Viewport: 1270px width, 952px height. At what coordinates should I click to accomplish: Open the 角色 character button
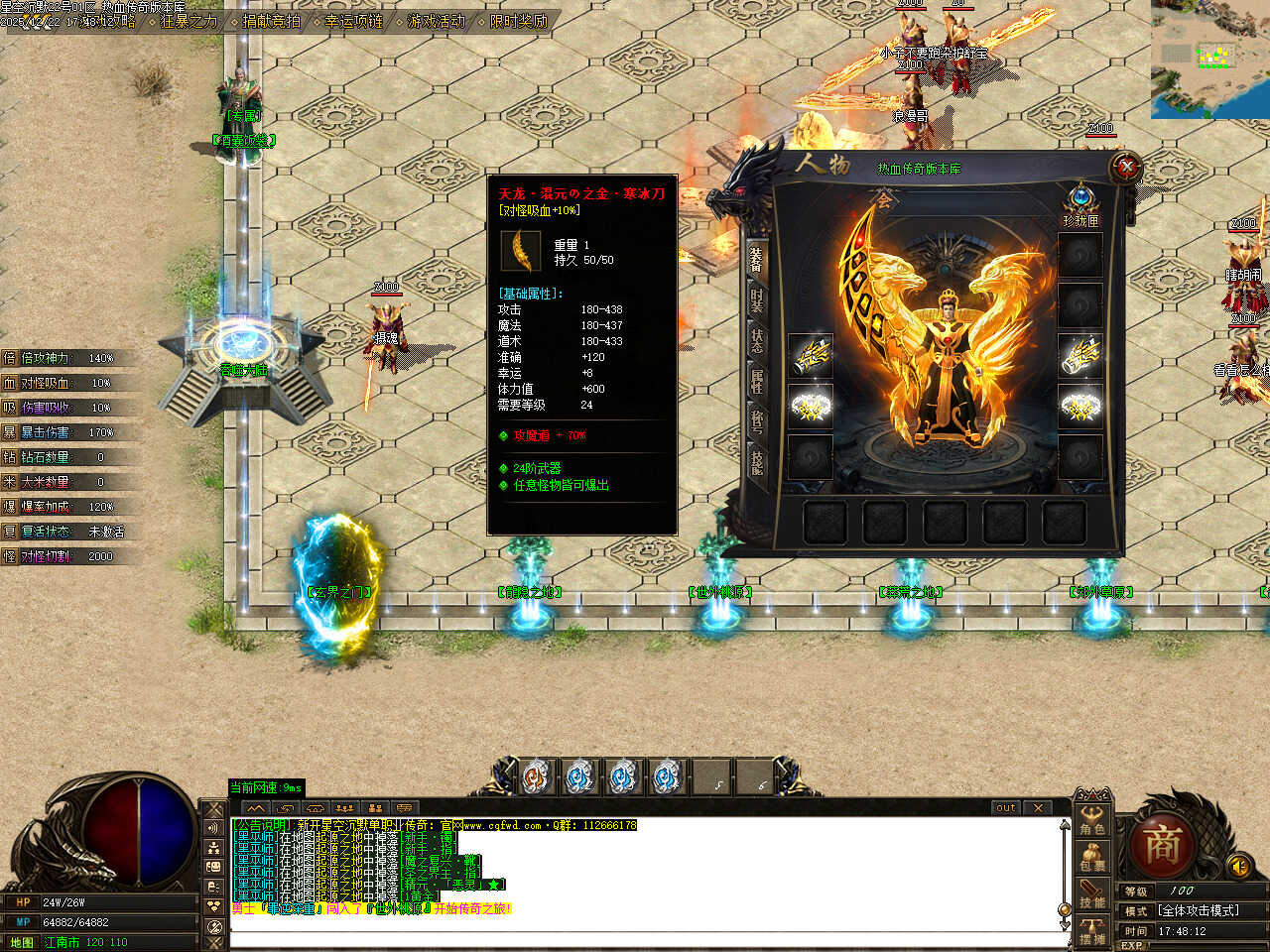click(x=1092, y=819)
